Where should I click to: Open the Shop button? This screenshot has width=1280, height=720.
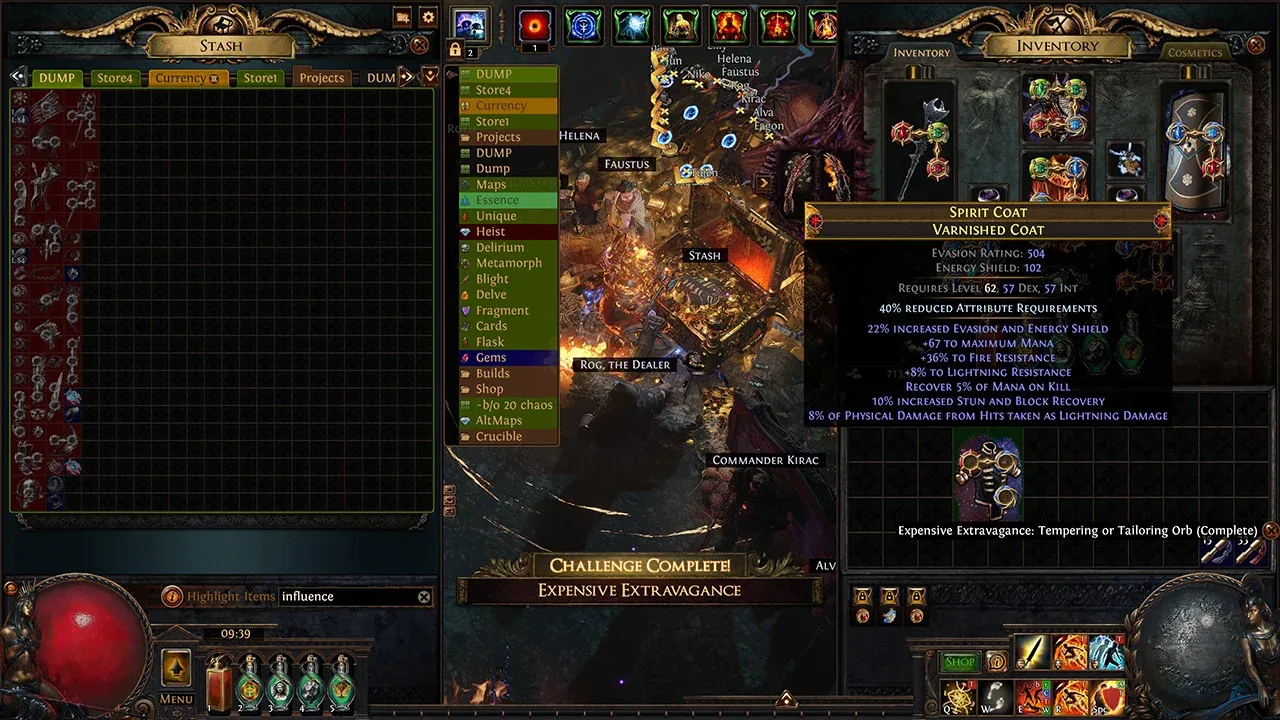click(959, 662)
